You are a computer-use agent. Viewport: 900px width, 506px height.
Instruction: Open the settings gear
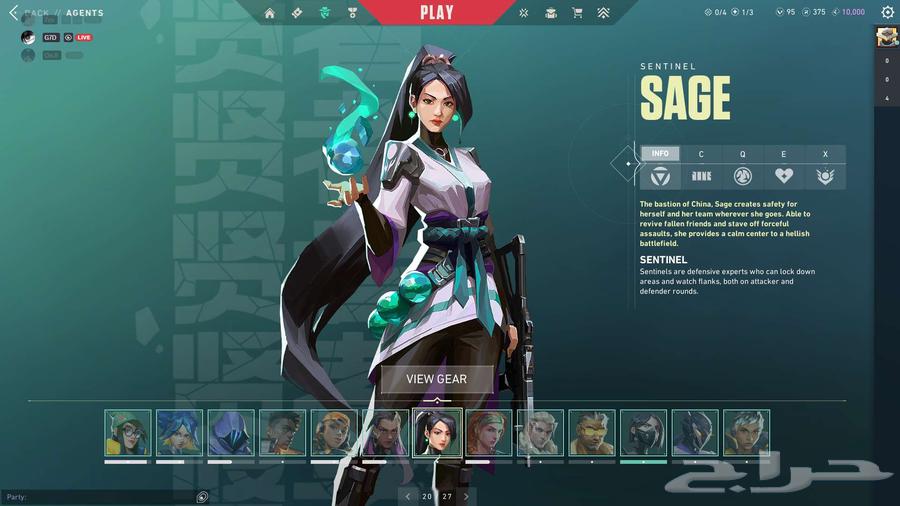[887, 13]
